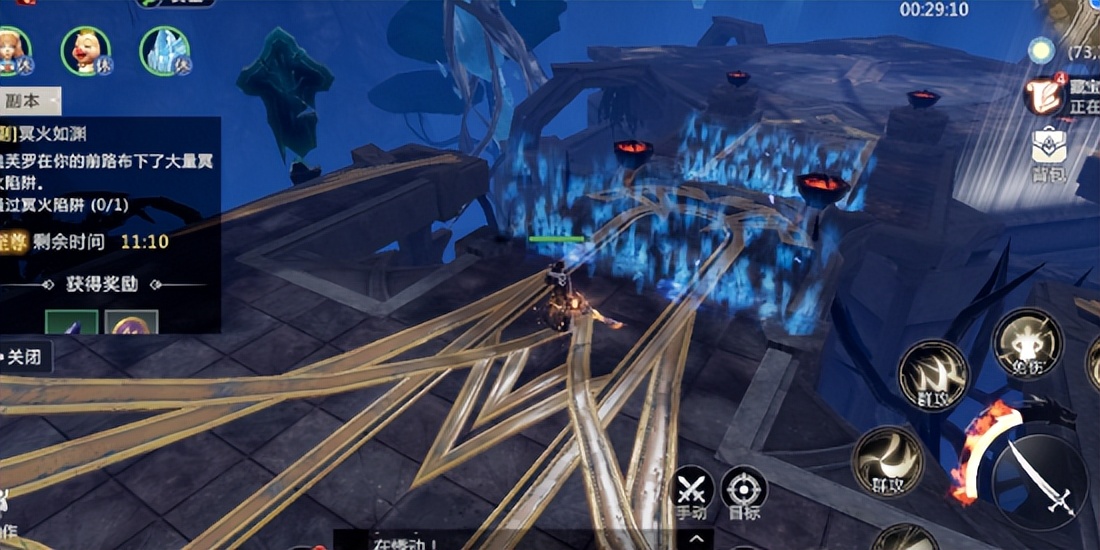Close the dungeon panel with 关闭
This screenshot has width=1100, height=550.
pos(25,357)
